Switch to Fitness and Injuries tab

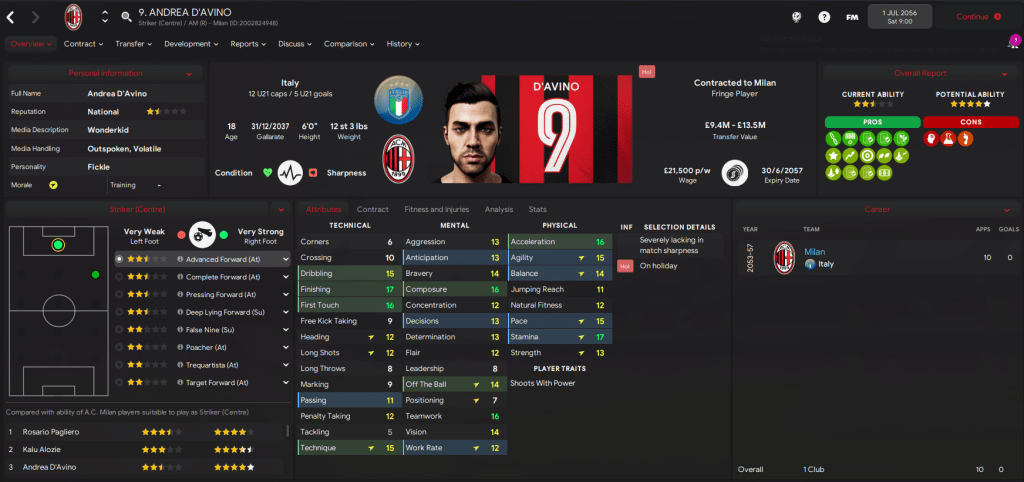click(435, 209)
